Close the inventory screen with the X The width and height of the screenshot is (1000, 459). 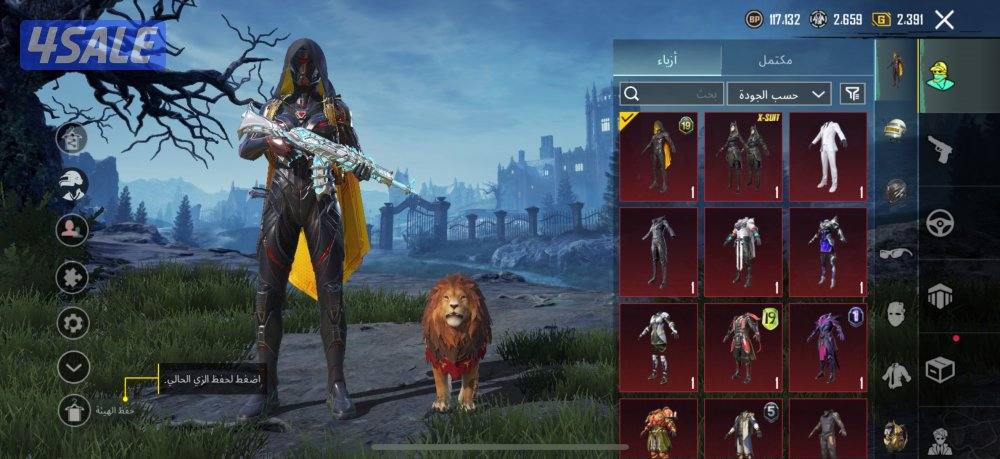944,19
